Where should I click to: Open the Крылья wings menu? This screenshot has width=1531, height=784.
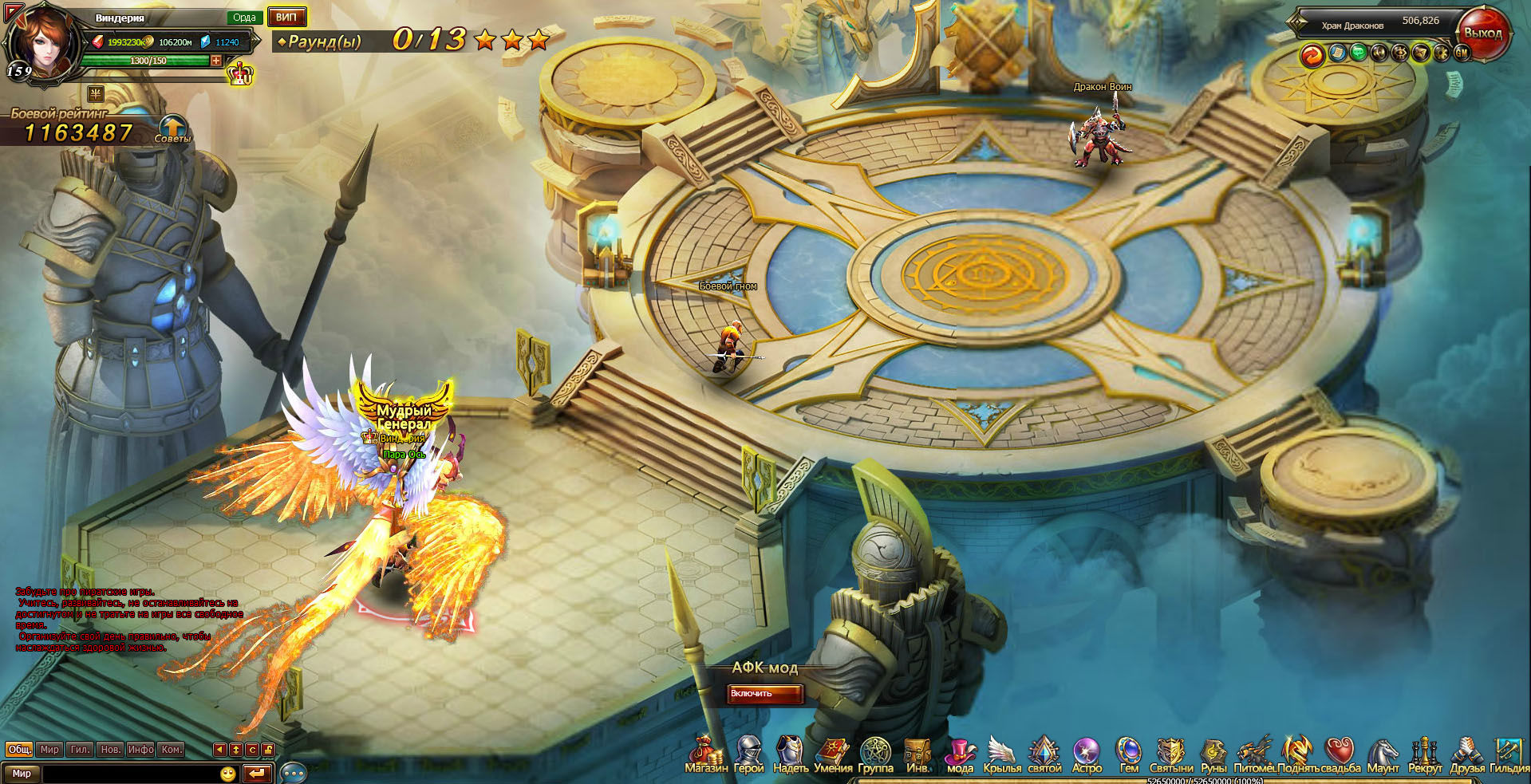pyautogui.click(x=1002, y=754)
